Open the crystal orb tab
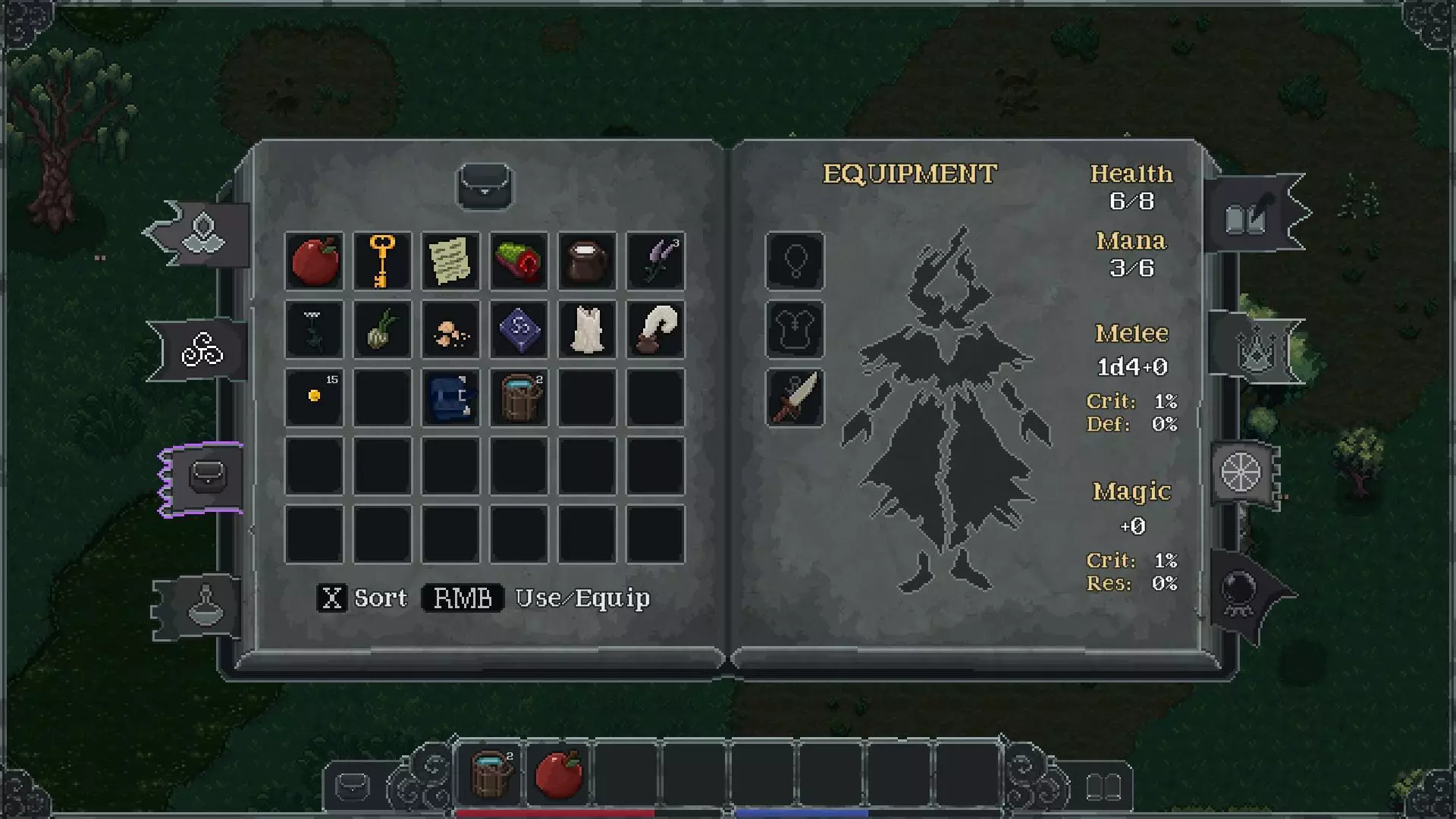The height and width of the screenshot is (819, 1456). pyautogui.click(x=1241, y=591)
